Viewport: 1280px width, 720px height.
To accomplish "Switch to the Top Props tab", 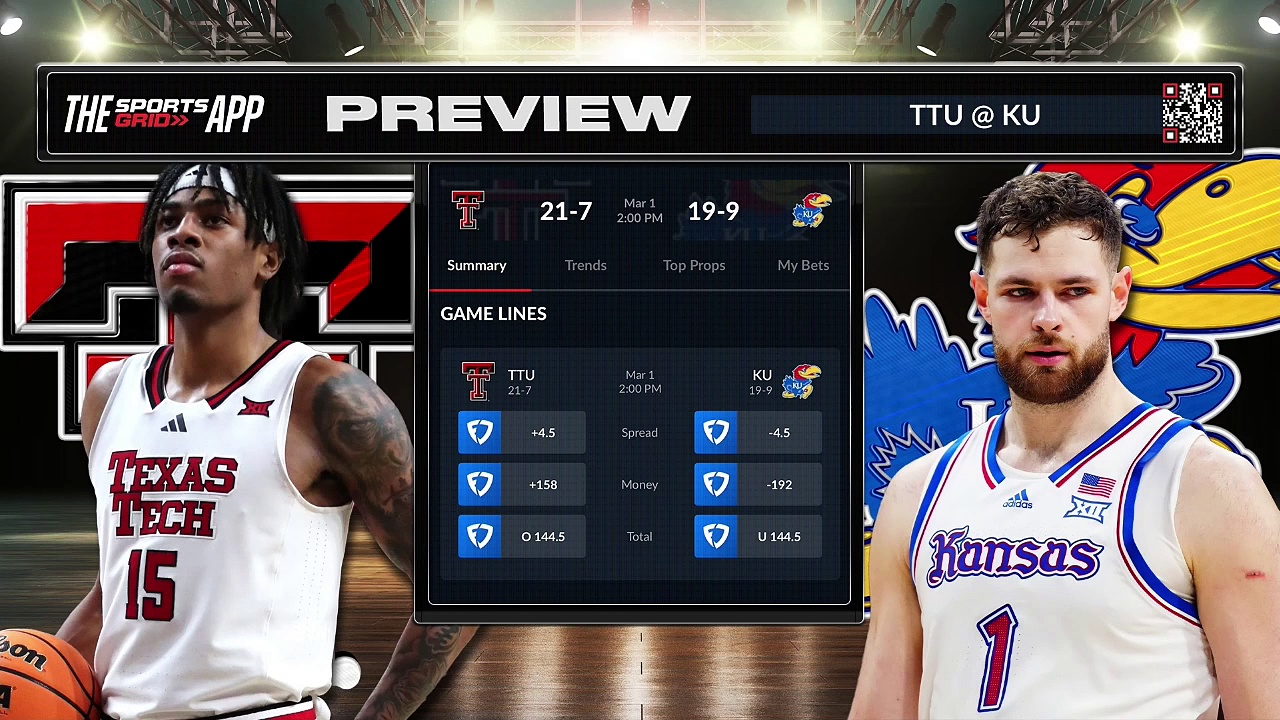I will (x=694, y=265).
